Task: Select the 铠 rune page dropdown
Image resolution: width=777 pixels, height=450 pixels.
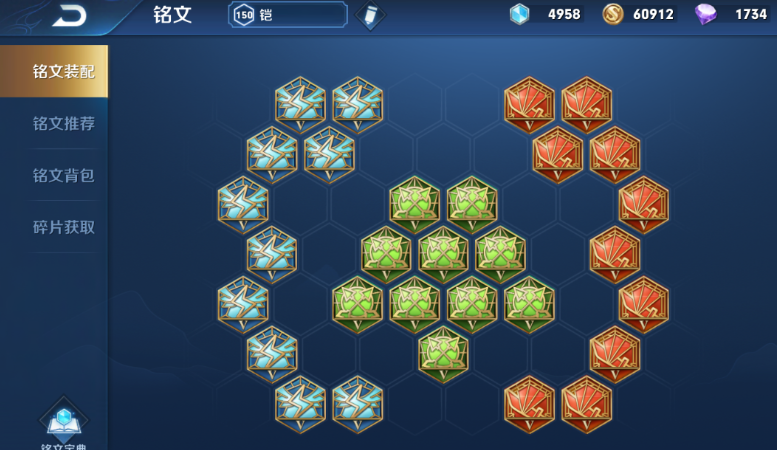Action: click(x=288, y=14)
